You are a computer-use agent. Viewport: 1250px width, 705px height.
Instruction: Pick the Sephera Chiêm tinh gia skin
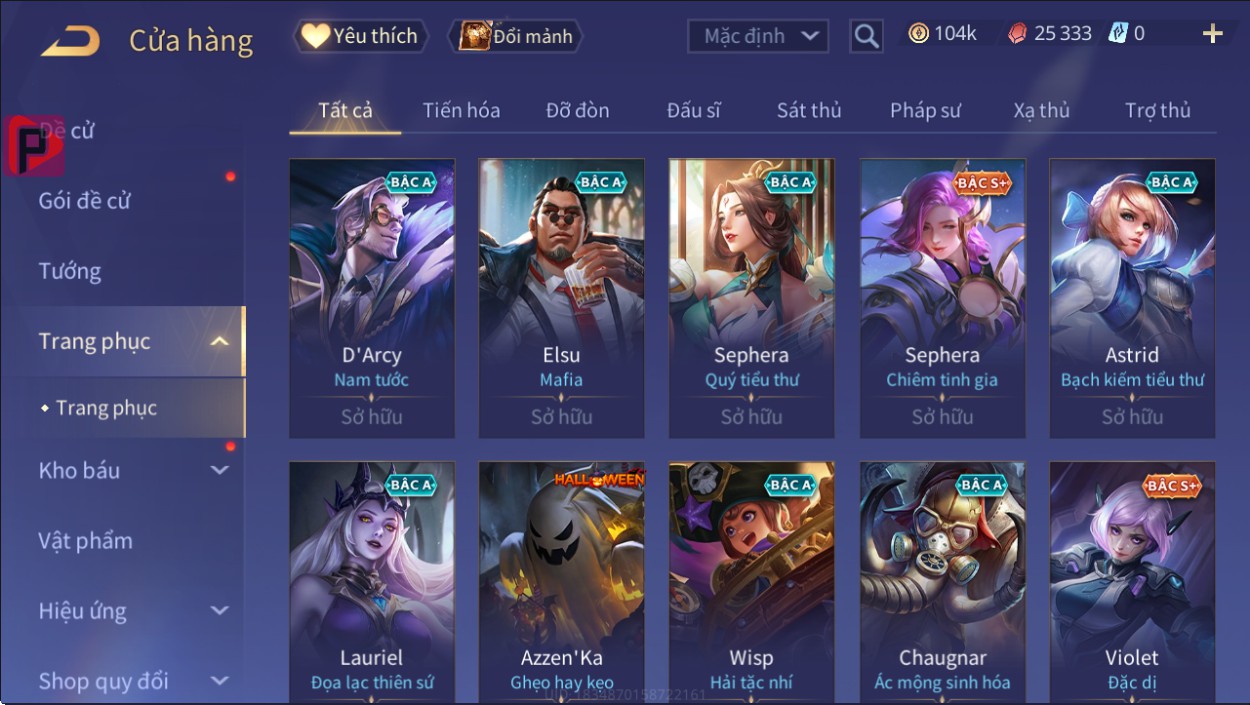942,297
